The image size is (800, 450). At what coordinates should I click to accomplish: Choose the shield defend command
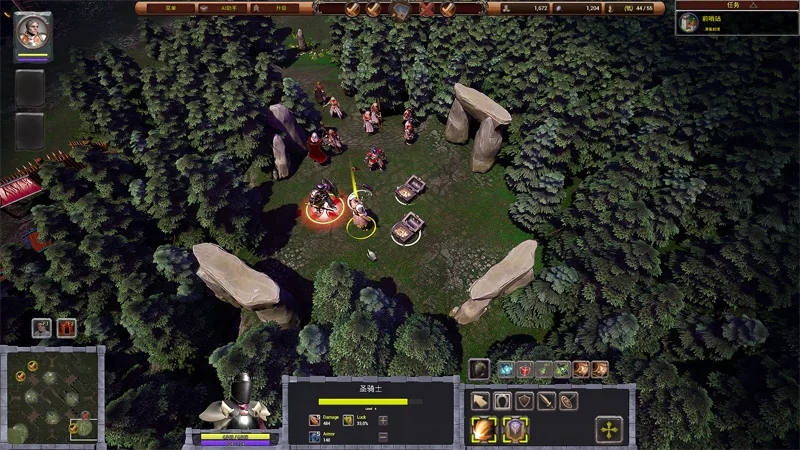tap(524, 401)
